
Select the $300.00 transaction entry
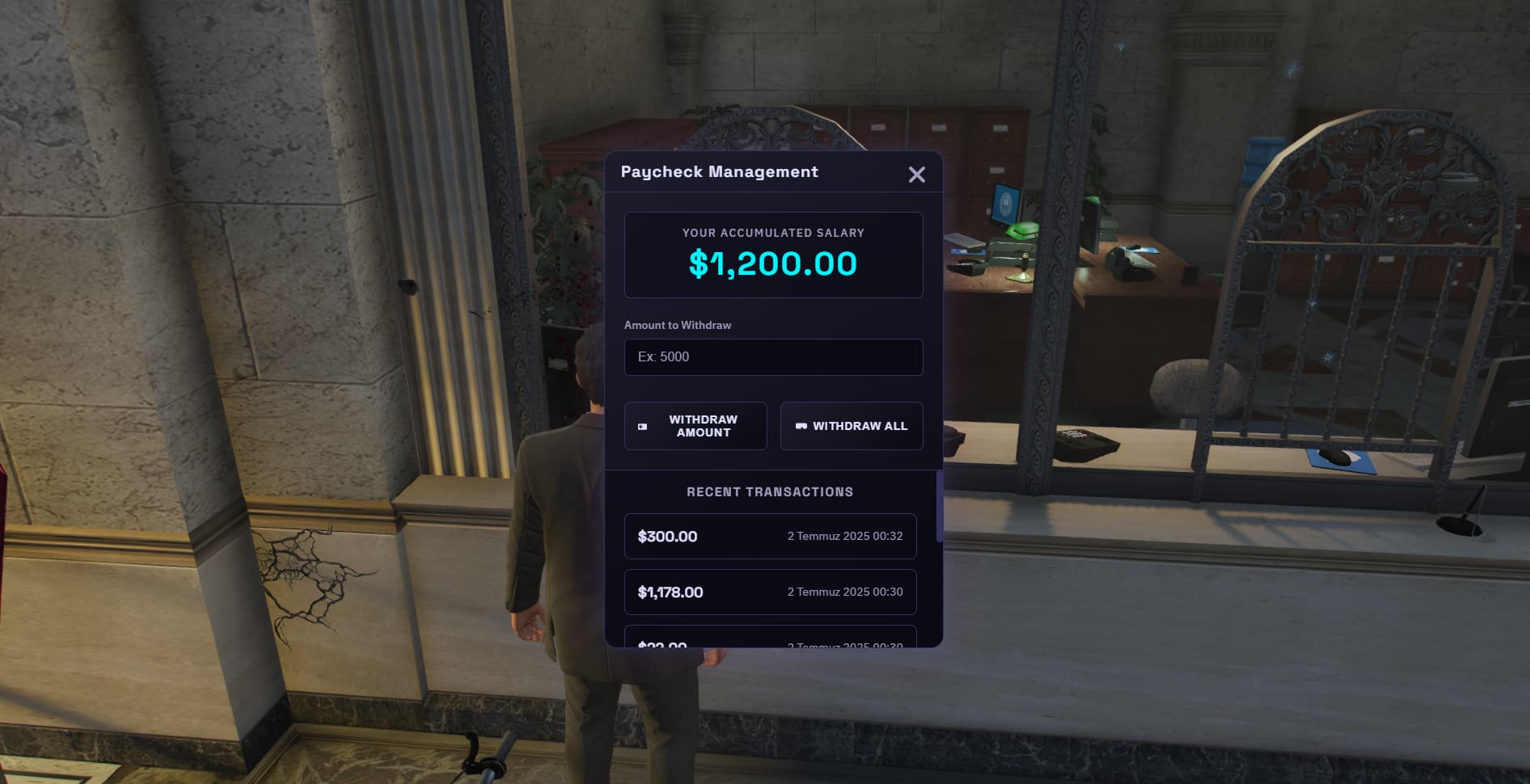tap(770, 536)
